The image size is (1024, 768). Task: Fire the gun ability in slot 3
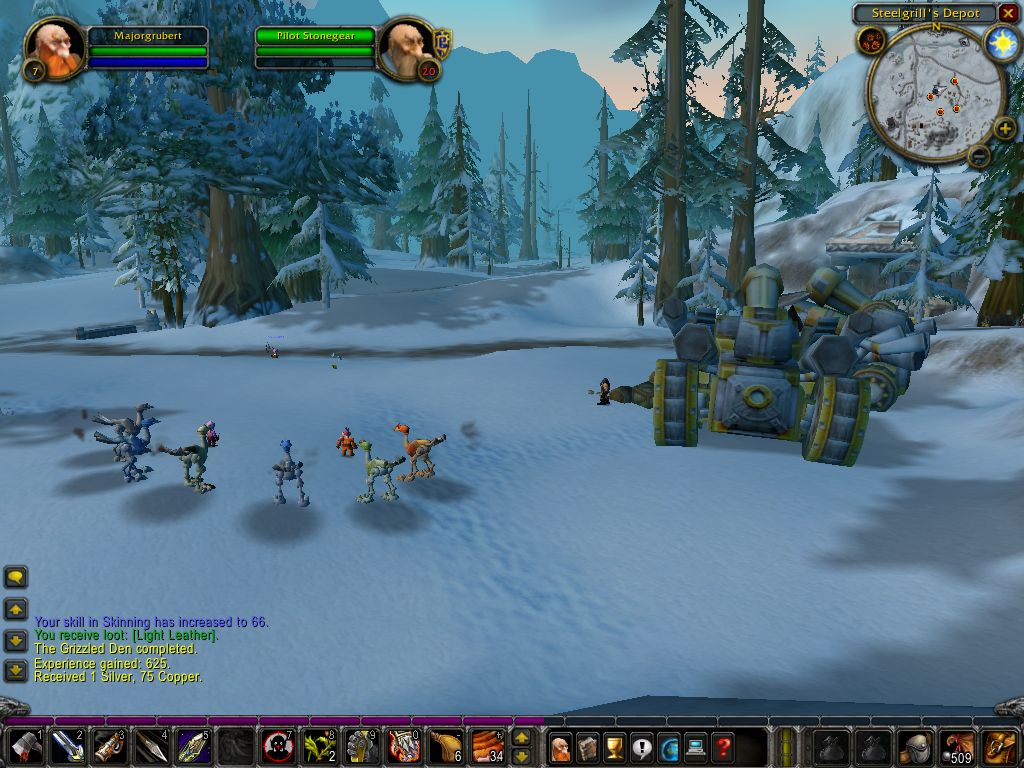108,747
